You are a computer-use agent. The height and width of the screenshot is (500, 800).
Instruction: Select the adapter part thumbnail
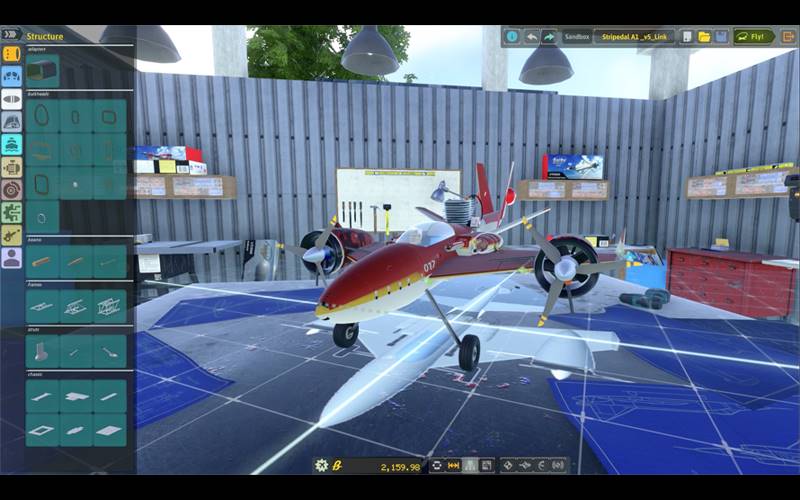(42, 70)
